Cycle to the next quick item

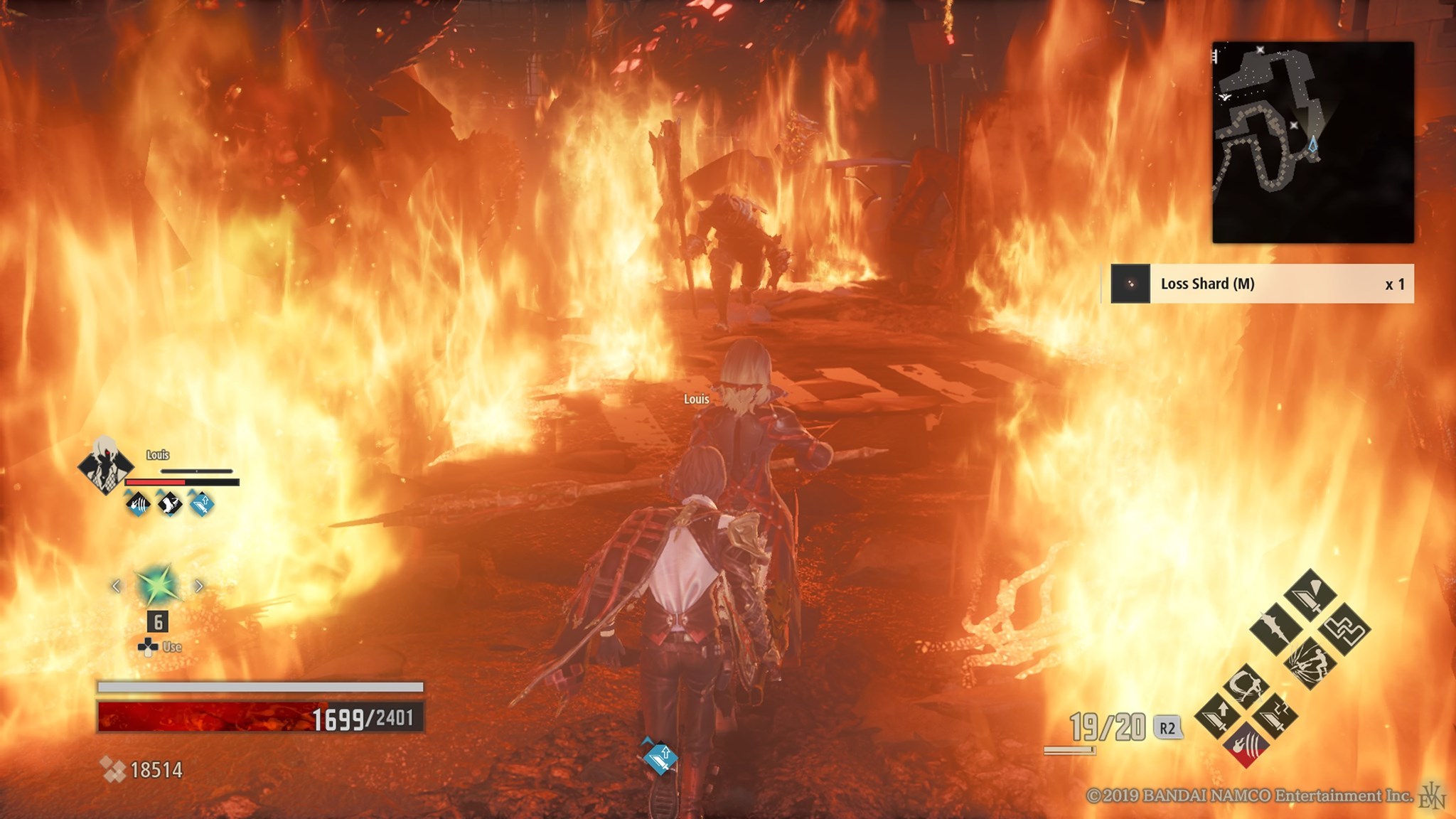199,586
